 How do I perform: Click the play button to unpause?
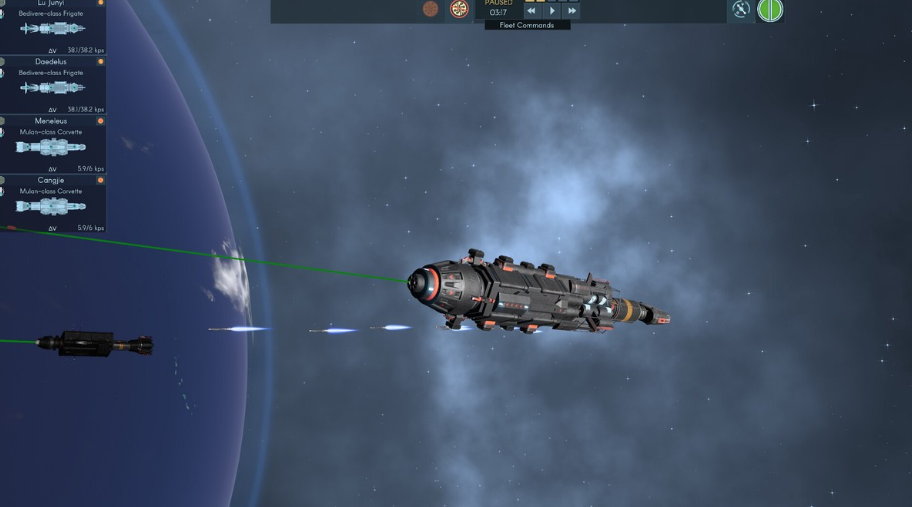[x=552, y=11]
